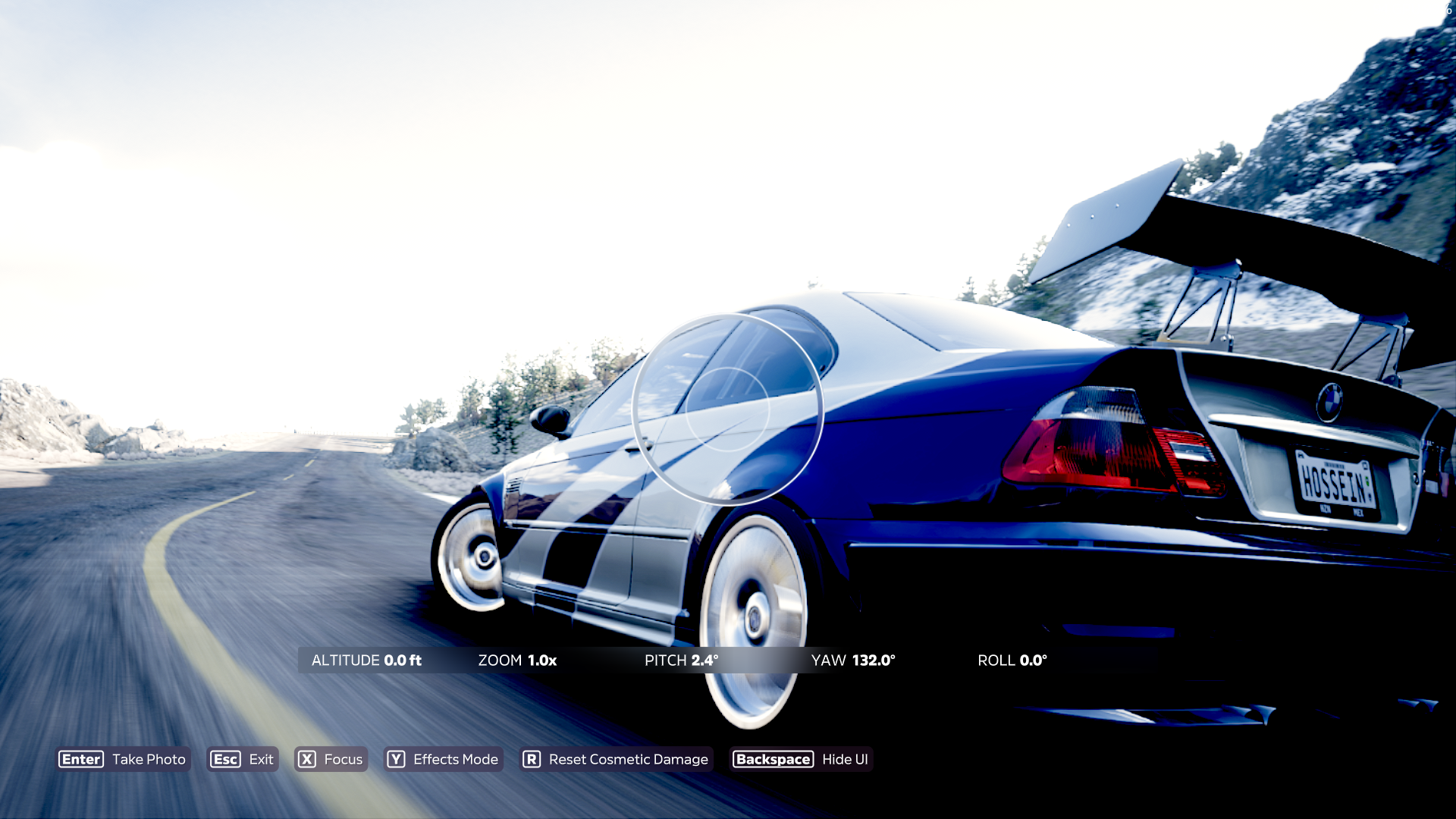Switch to Effects Mode
The image size is (1456, 819).
pyautogui.click(x=443, y=759)
